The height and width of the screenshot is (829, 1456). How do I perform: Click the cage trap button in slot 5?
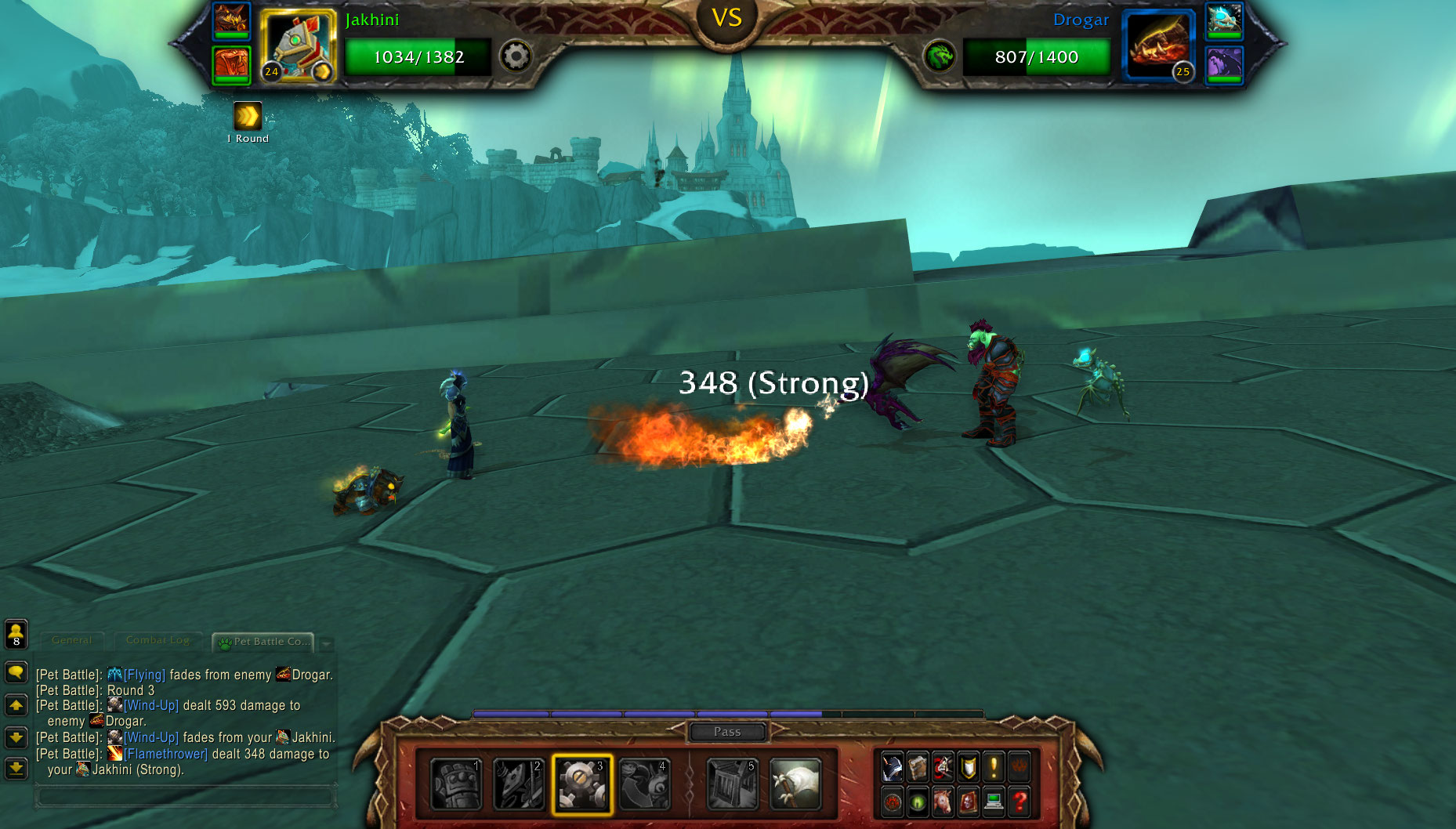tap(733, 784)
